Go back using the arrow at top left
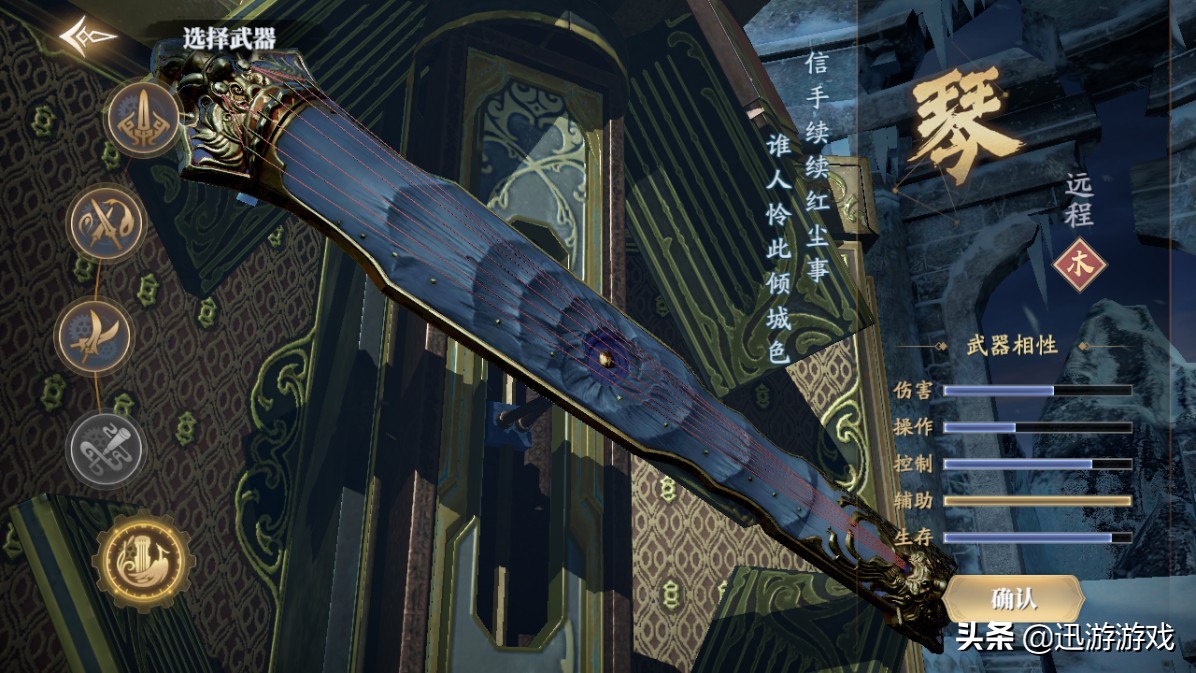Viewport: 1196px width, 673px height. coord(87,37)
